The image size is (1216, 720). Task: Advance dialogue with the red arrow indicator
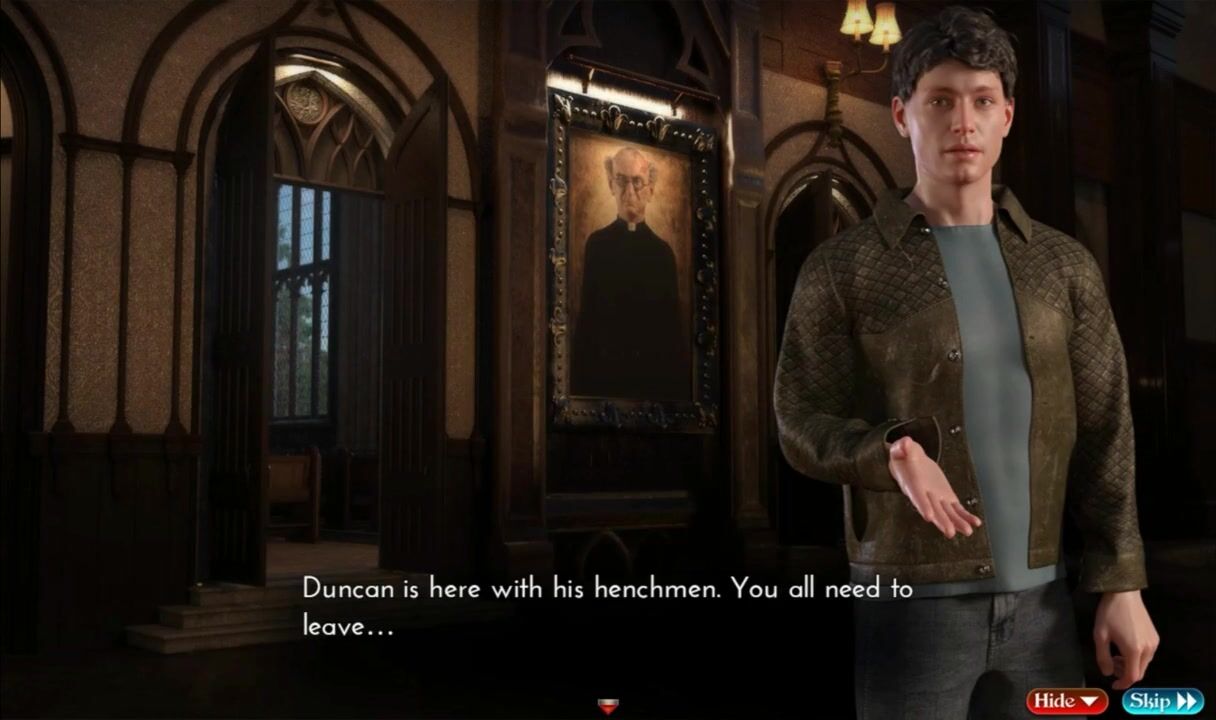point(607,707)
